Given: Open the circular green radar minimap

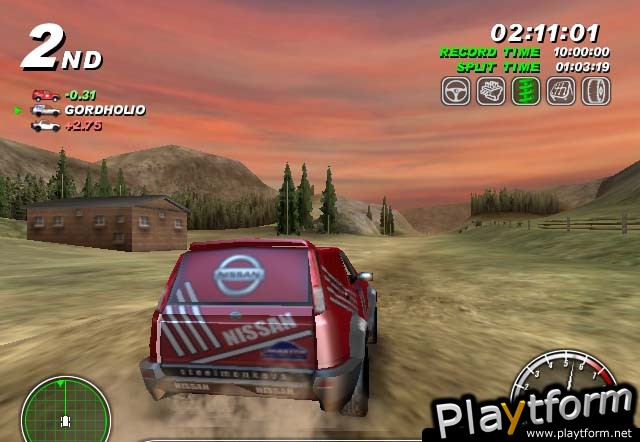Looking at the screenshot, I should [52, 408].
